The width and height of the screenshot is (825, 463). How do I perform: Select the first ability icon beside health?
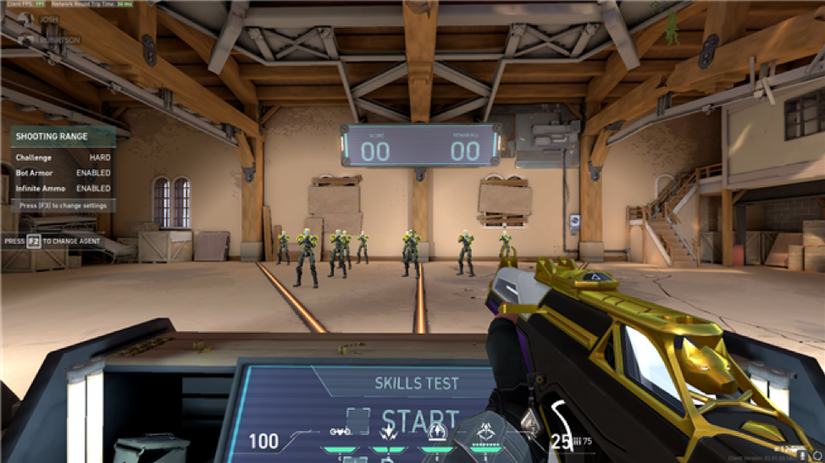click(341, 433)
